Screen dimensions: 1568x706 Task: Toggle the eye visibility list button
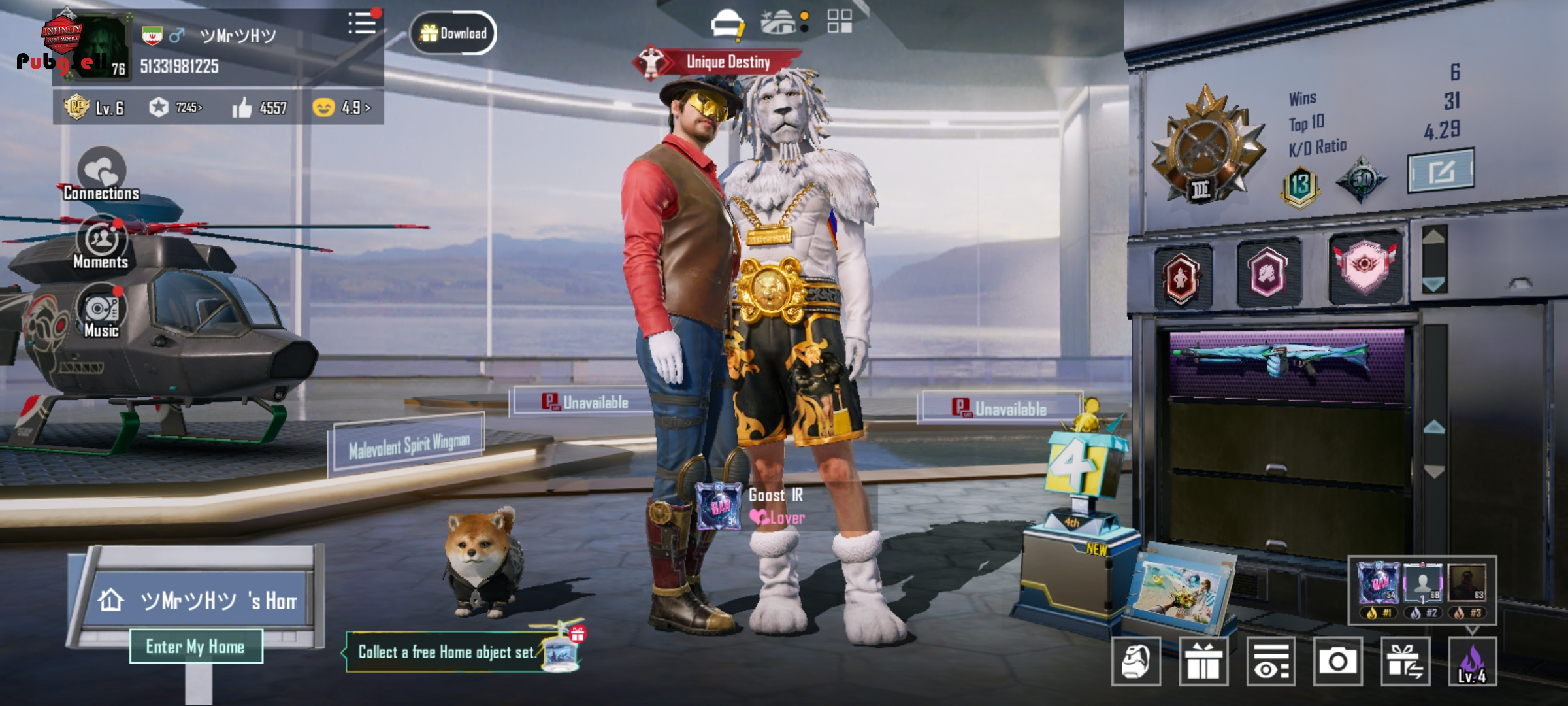click(1271, 662)
